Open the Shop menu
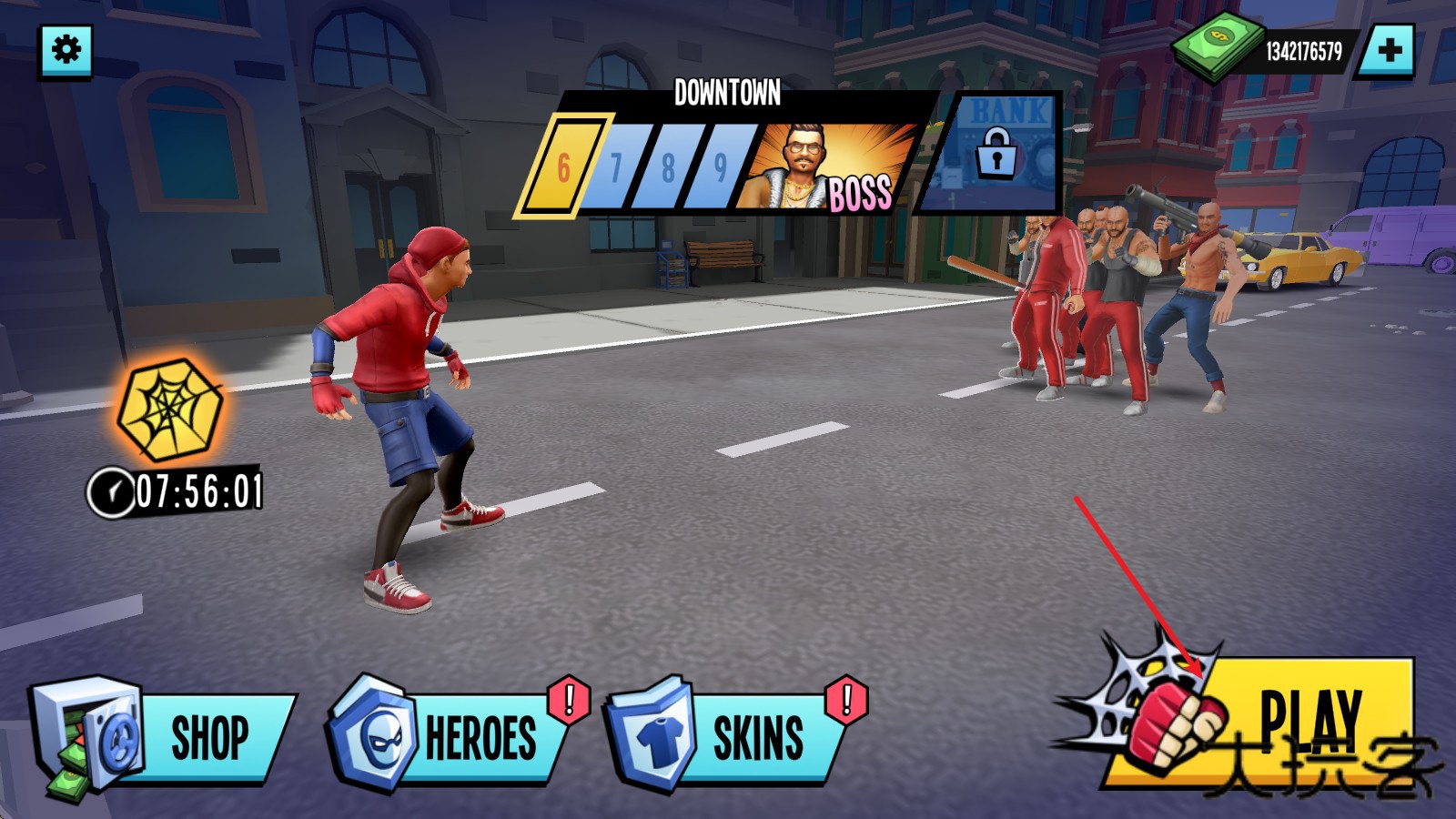 point(164,737)
